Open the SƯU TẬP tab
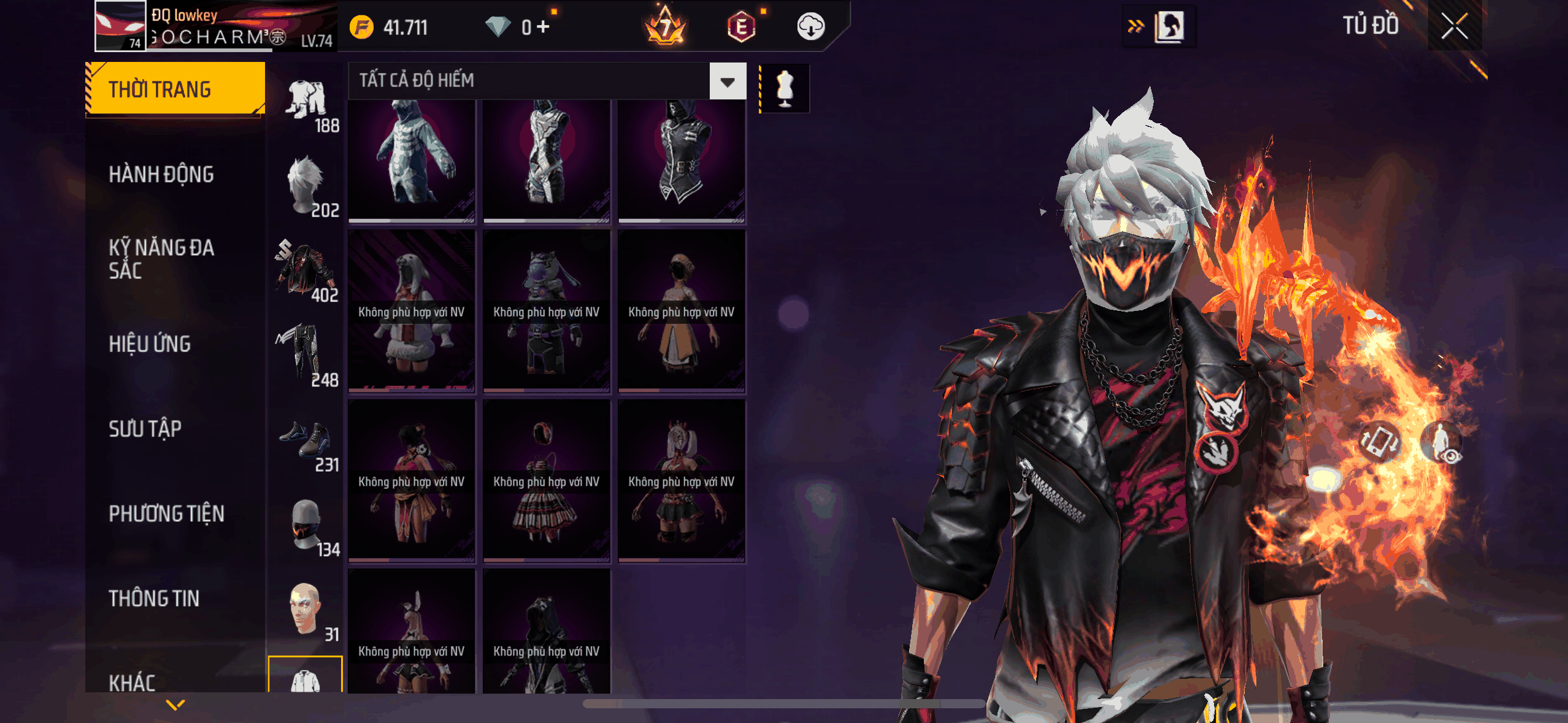 (145, 429)
